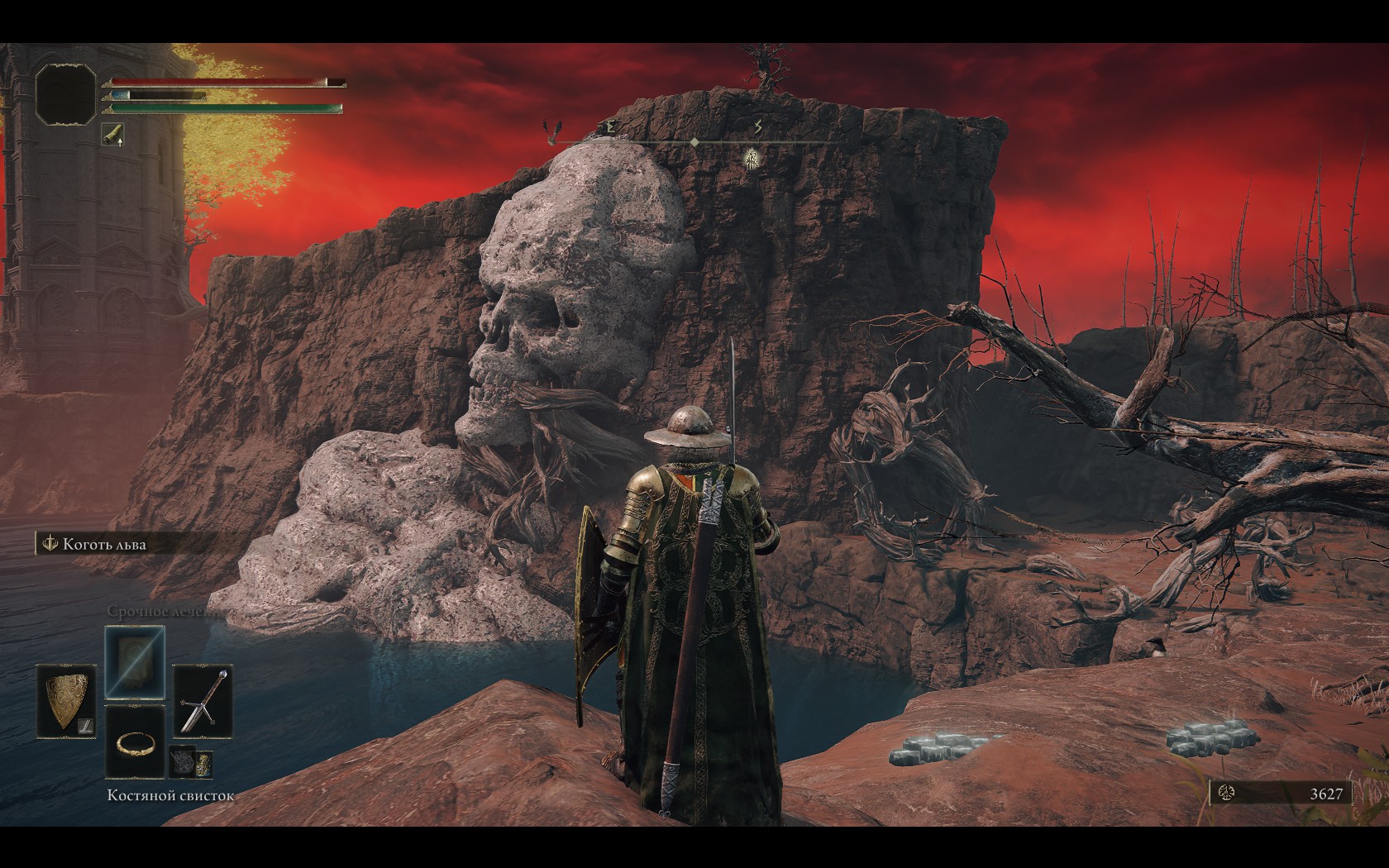This screenshot has width=1389, height=868.
Task: Select the longsword right-hand weapon slot
Action: 203,701
